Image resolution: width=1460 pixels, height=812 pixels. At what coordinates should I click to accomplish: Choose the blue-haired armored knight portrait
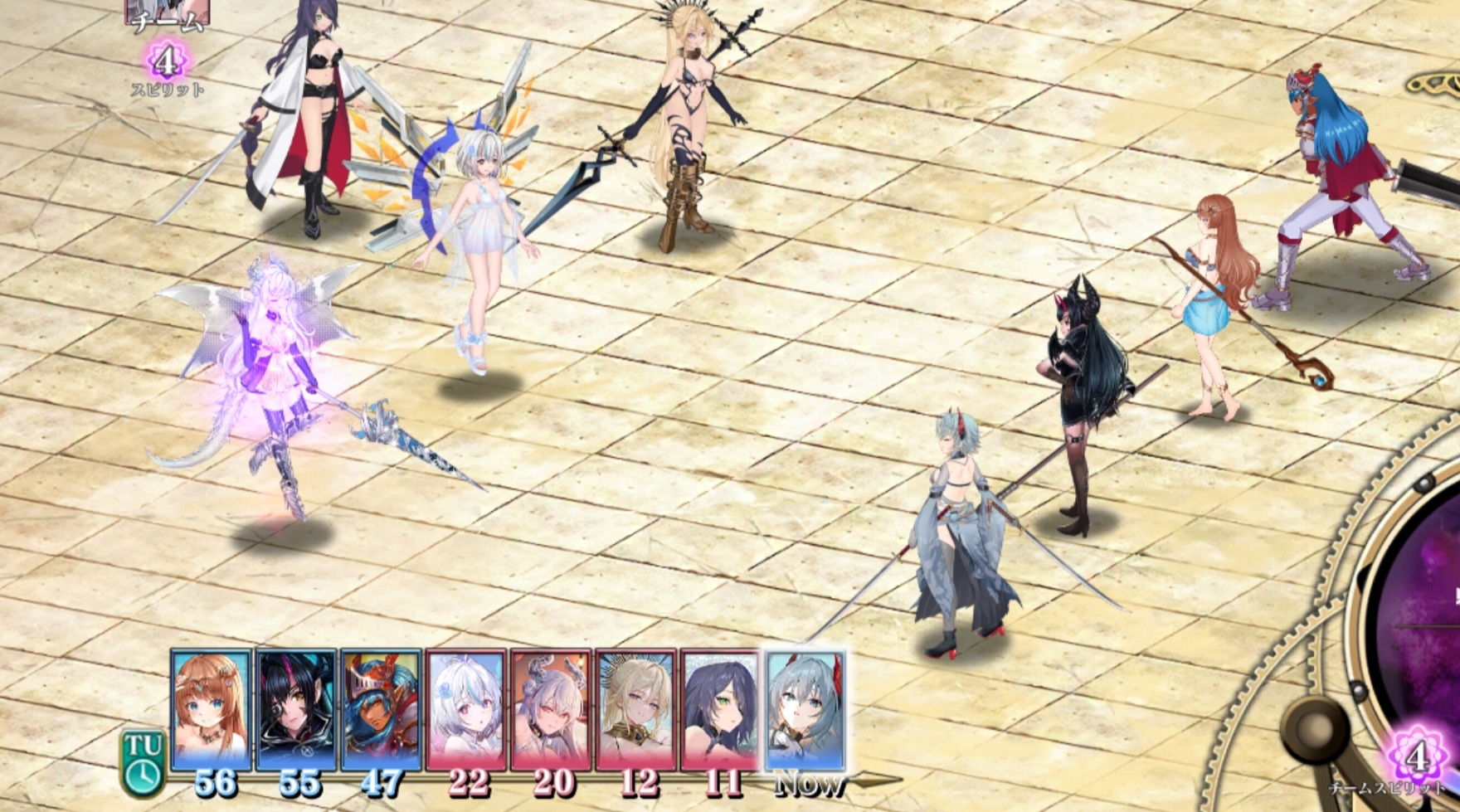(381, 710)
